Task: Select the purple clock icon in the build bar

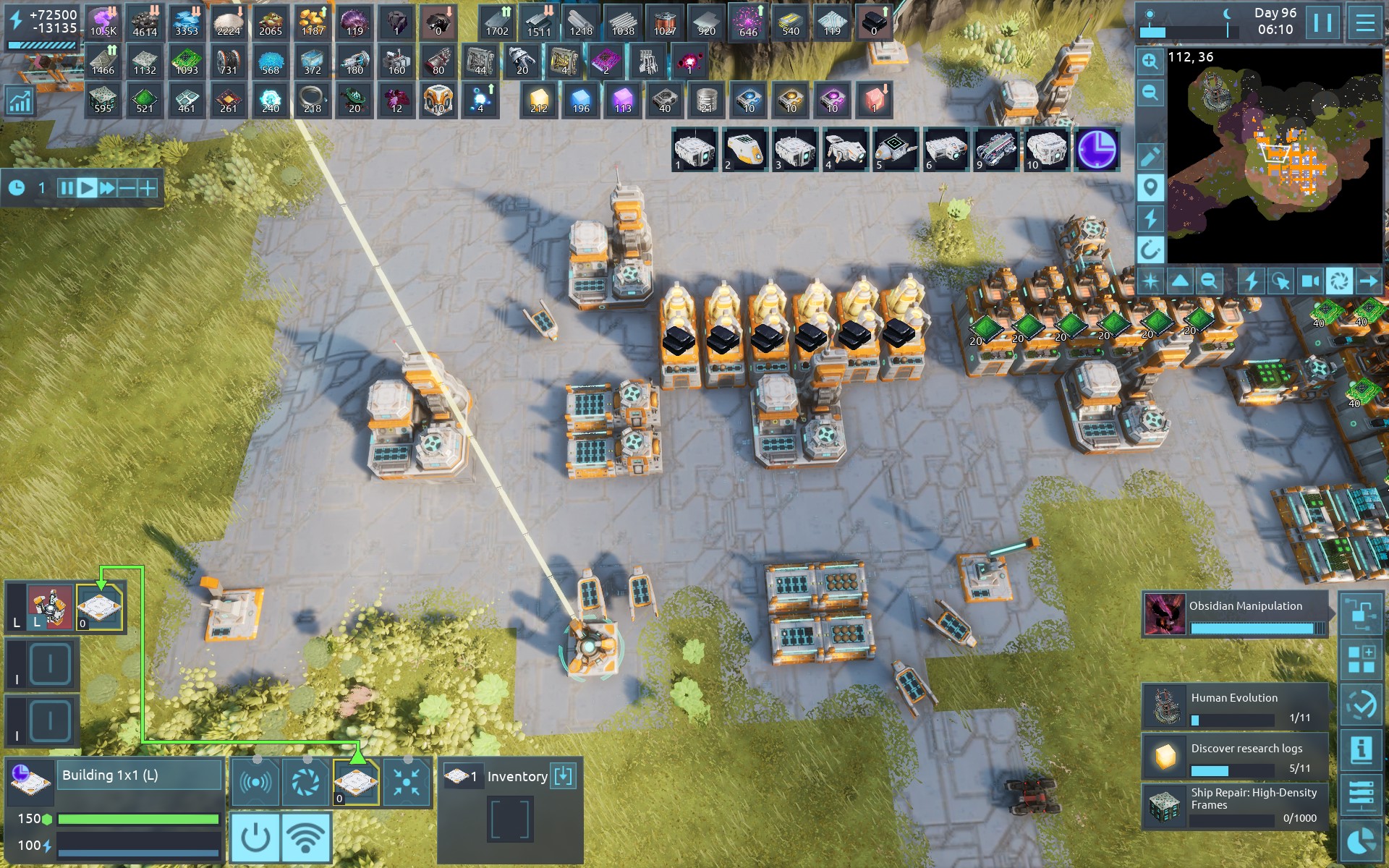Action: tap(1097, 150)
